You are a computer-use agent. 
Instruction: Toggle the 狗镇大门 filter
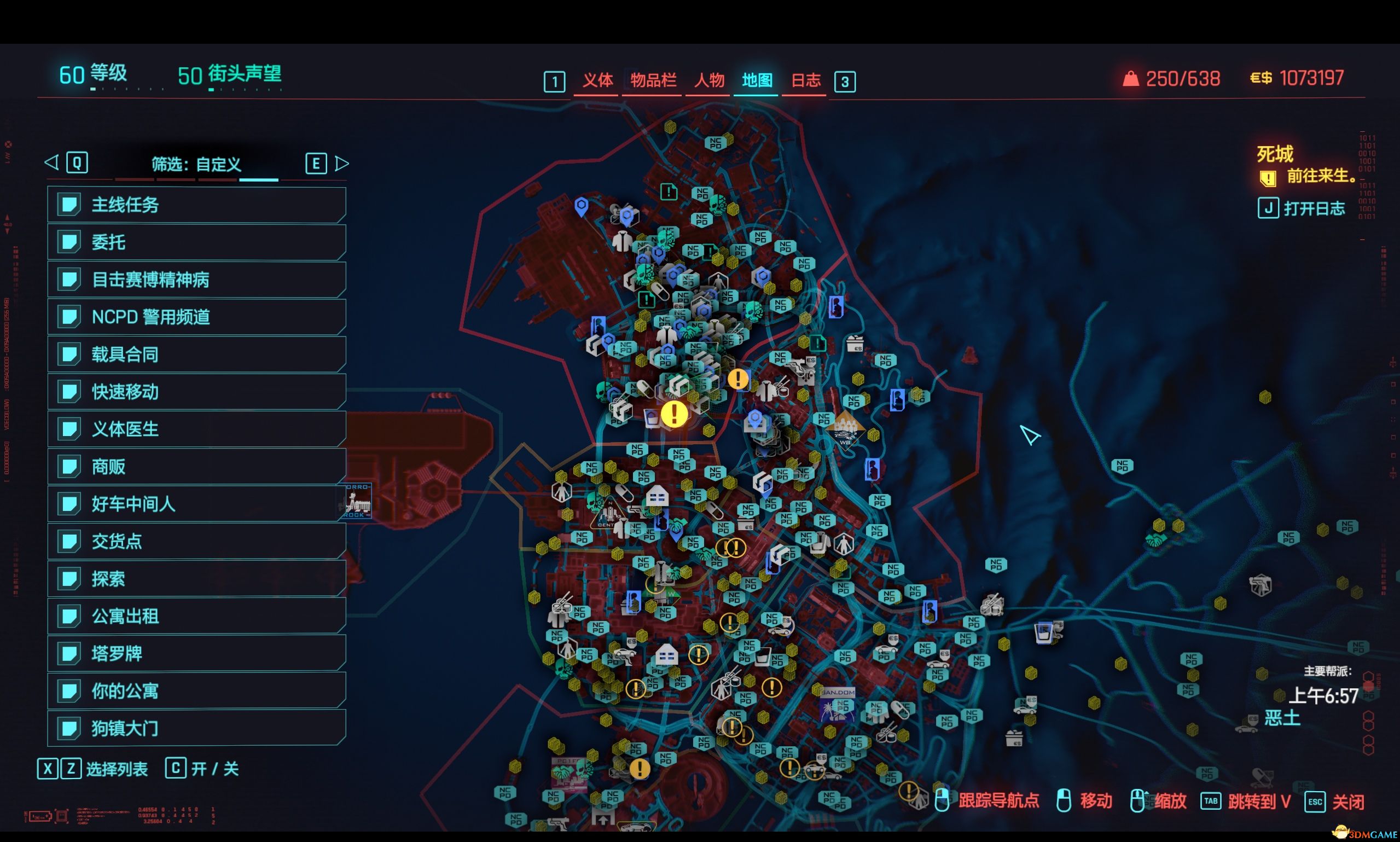click(x=196, y=728)
